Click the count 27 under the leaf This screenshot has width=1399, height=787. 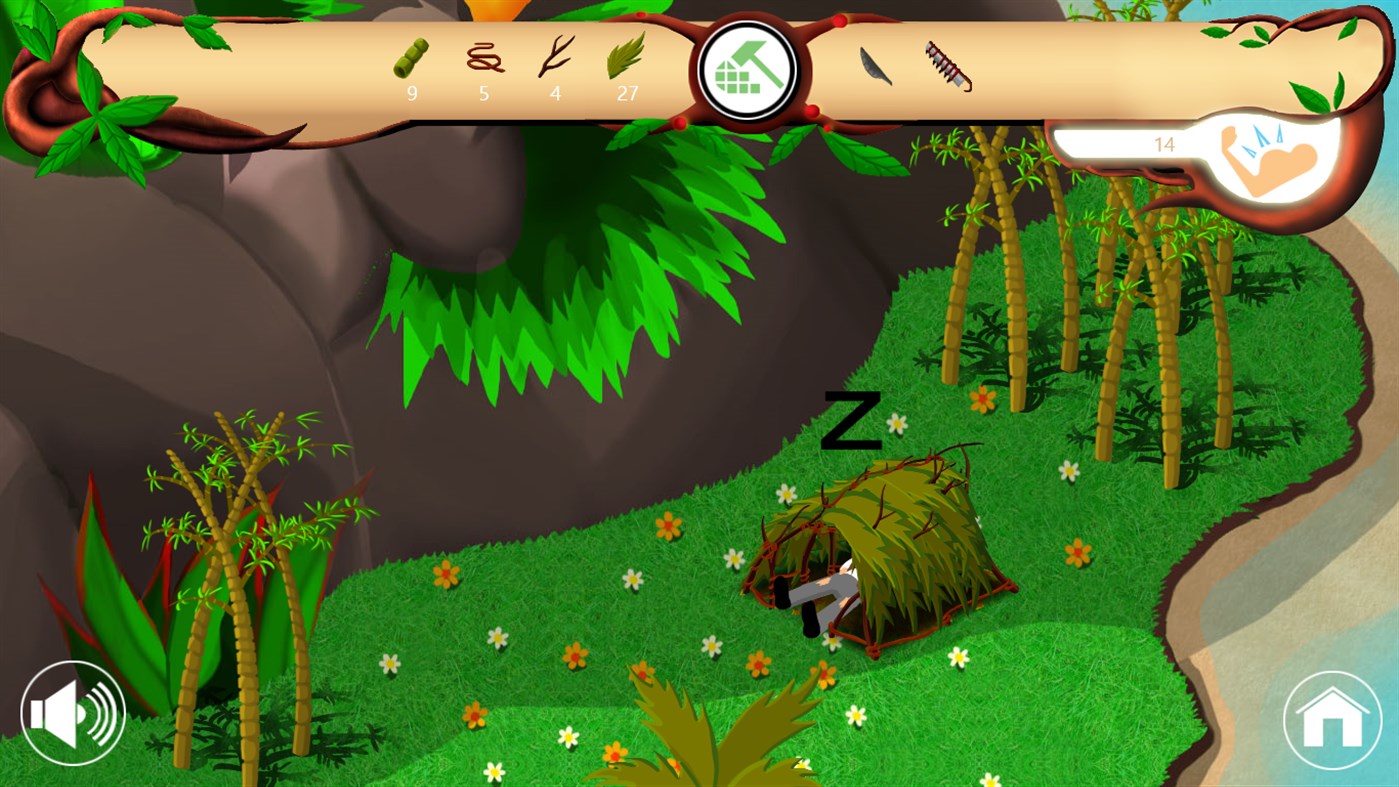tap(628, 93)
